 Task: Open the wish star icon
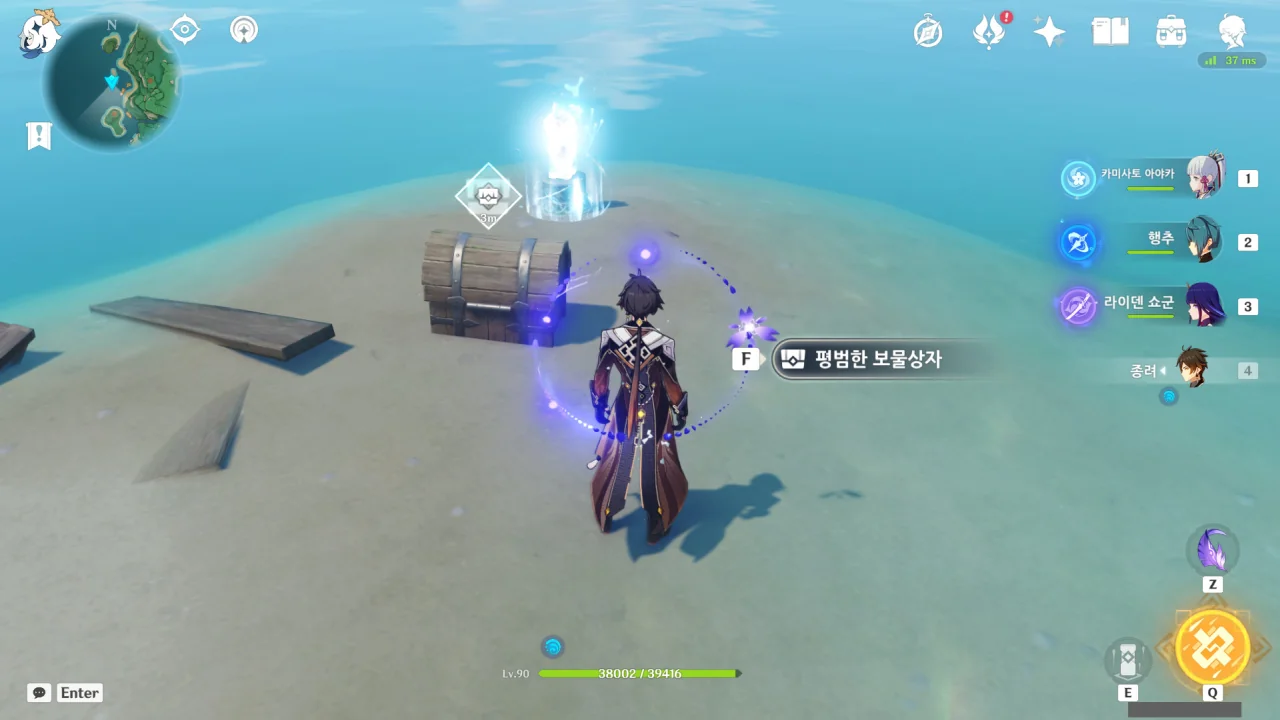[x=1049, y=32]
